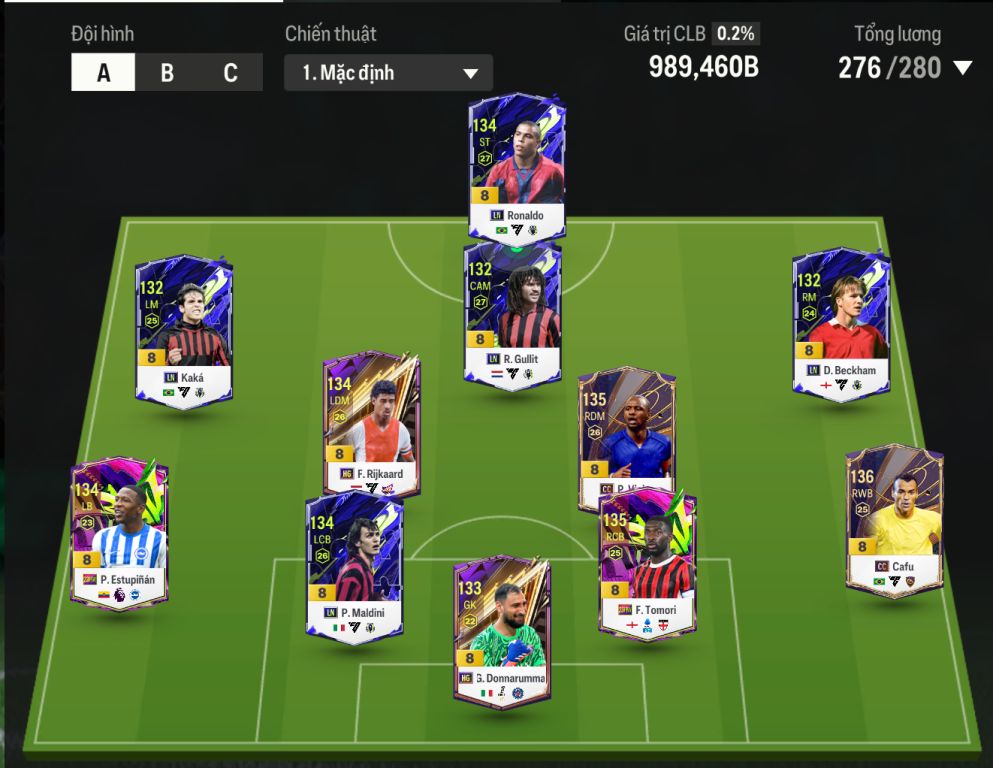Screen dimensions: 993x768
Task: Choose the G. Donnarumma goalkeeper card
Action: click(502, 630)
